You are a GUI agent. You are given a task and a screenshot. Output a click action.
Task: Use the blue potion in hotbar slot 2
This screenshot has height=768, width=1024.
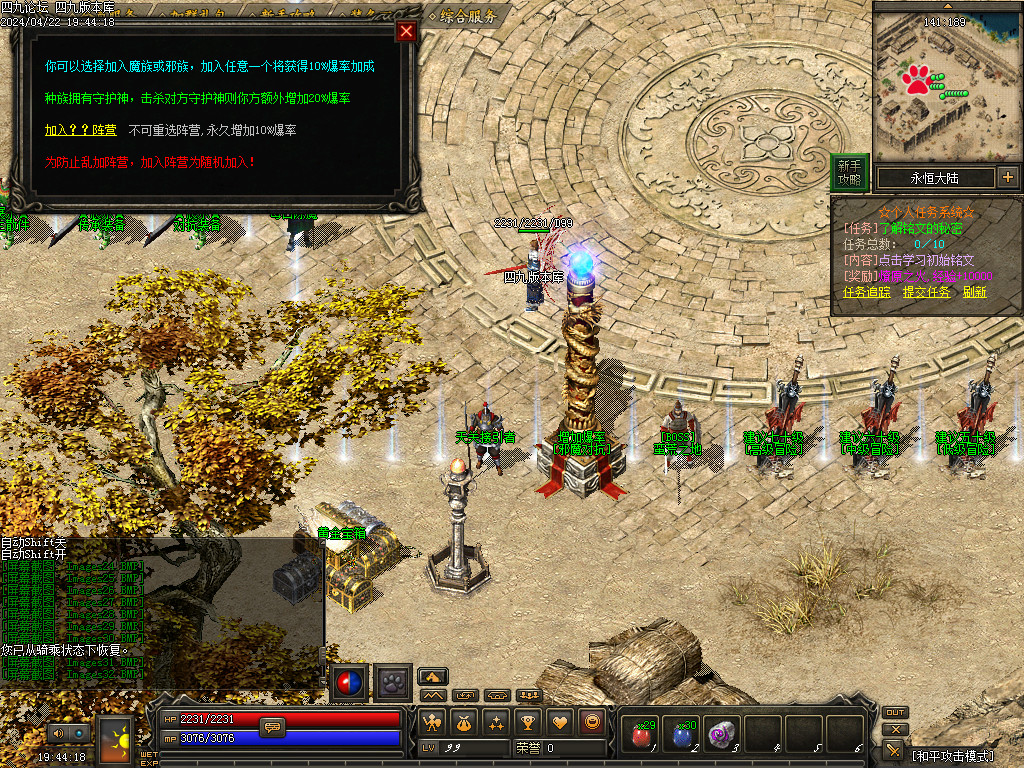click(682, 735)
